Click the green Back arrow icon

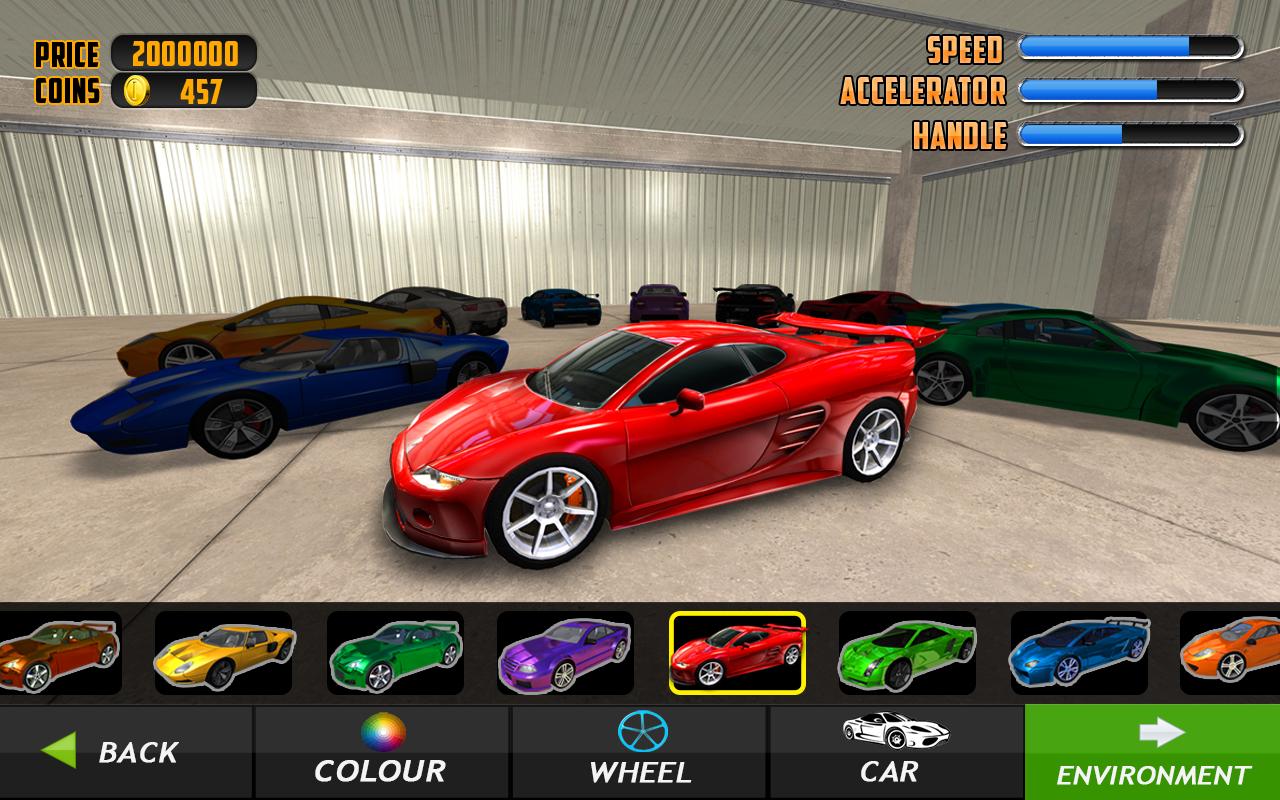60,752
